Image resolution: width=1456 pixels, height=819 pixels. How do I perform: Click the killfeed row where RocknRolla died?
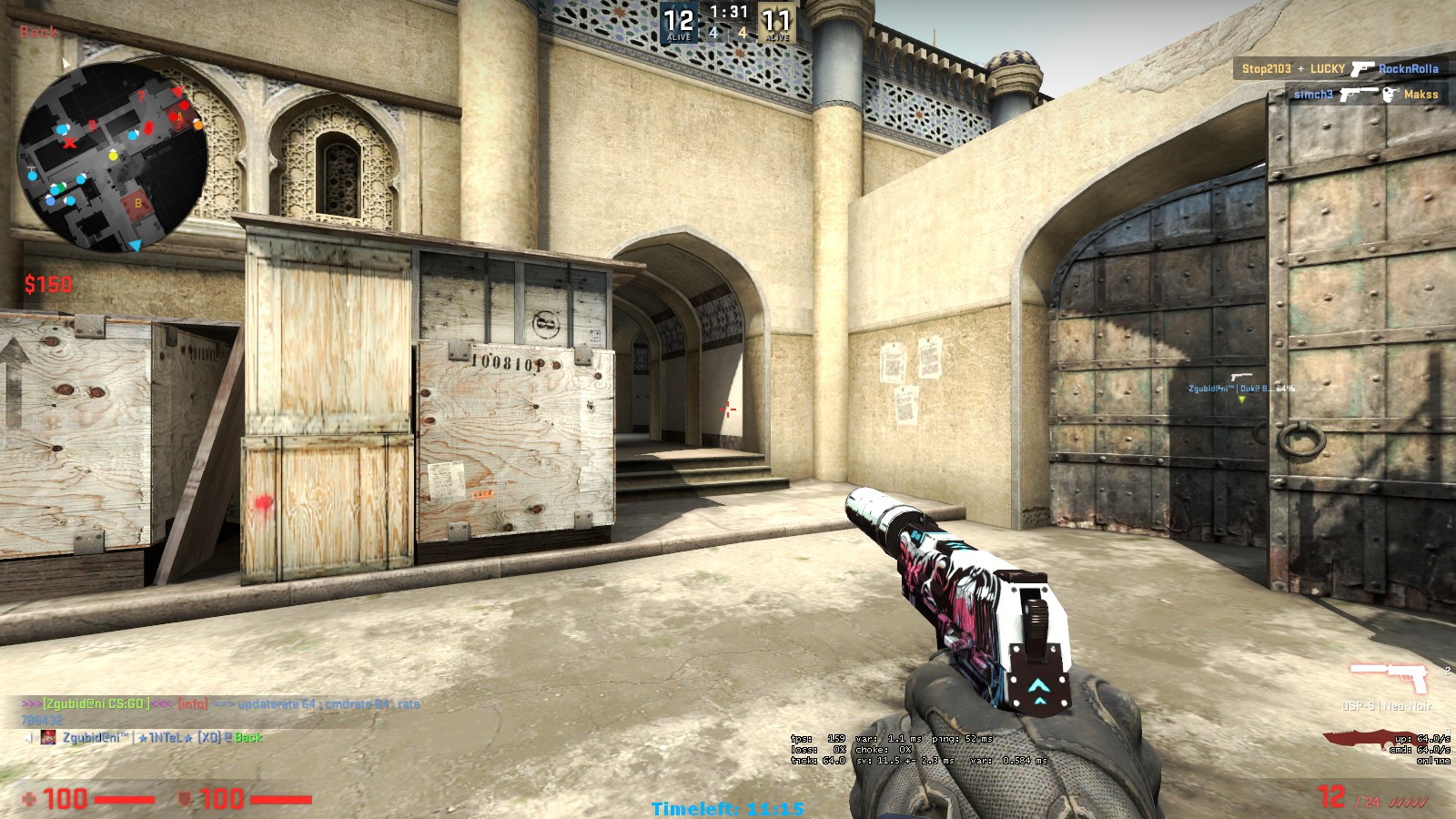(x=1340, y=68)
